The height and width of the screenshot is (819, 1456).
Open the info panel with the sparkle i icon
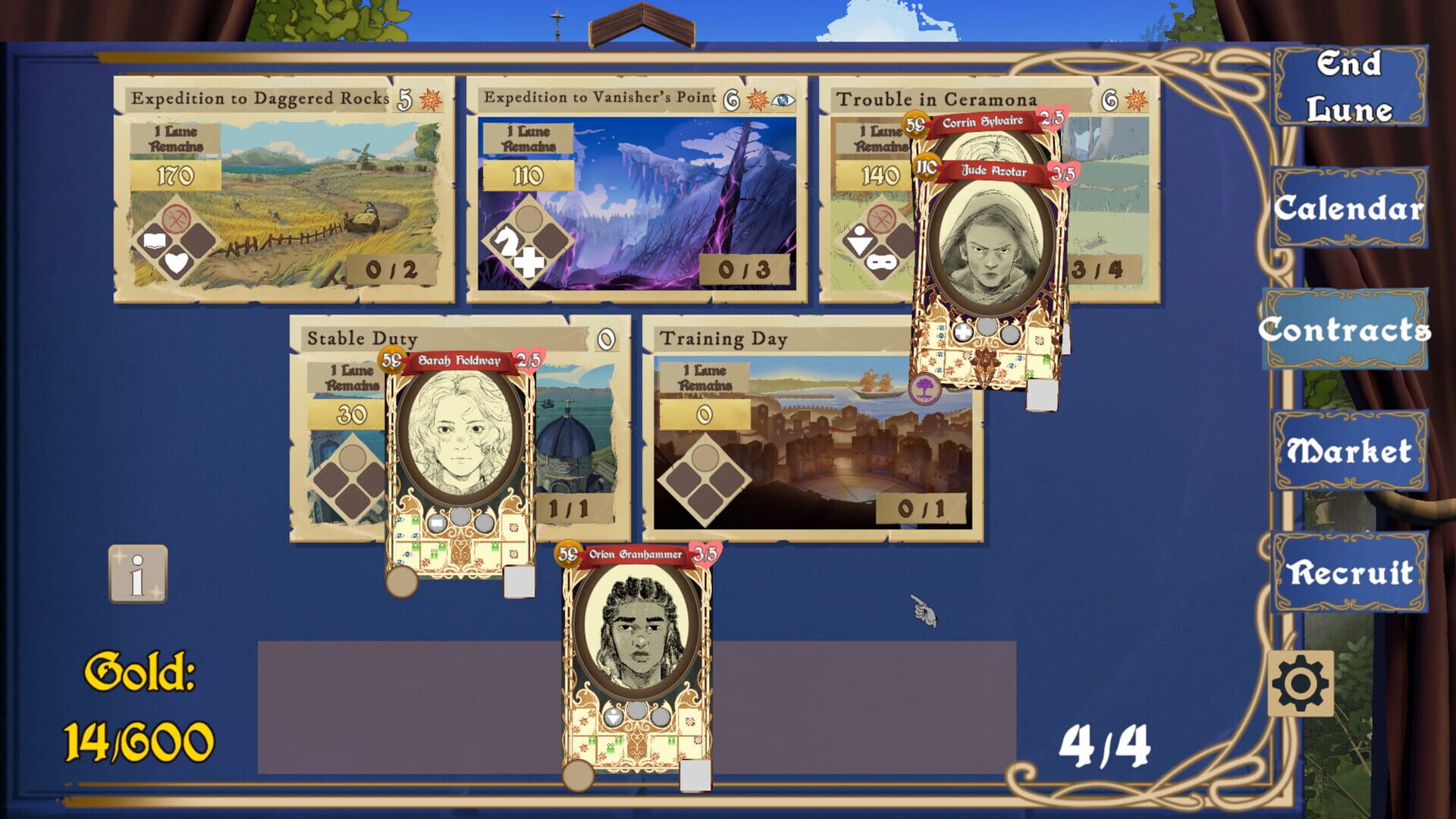click(x=139, y=575)
